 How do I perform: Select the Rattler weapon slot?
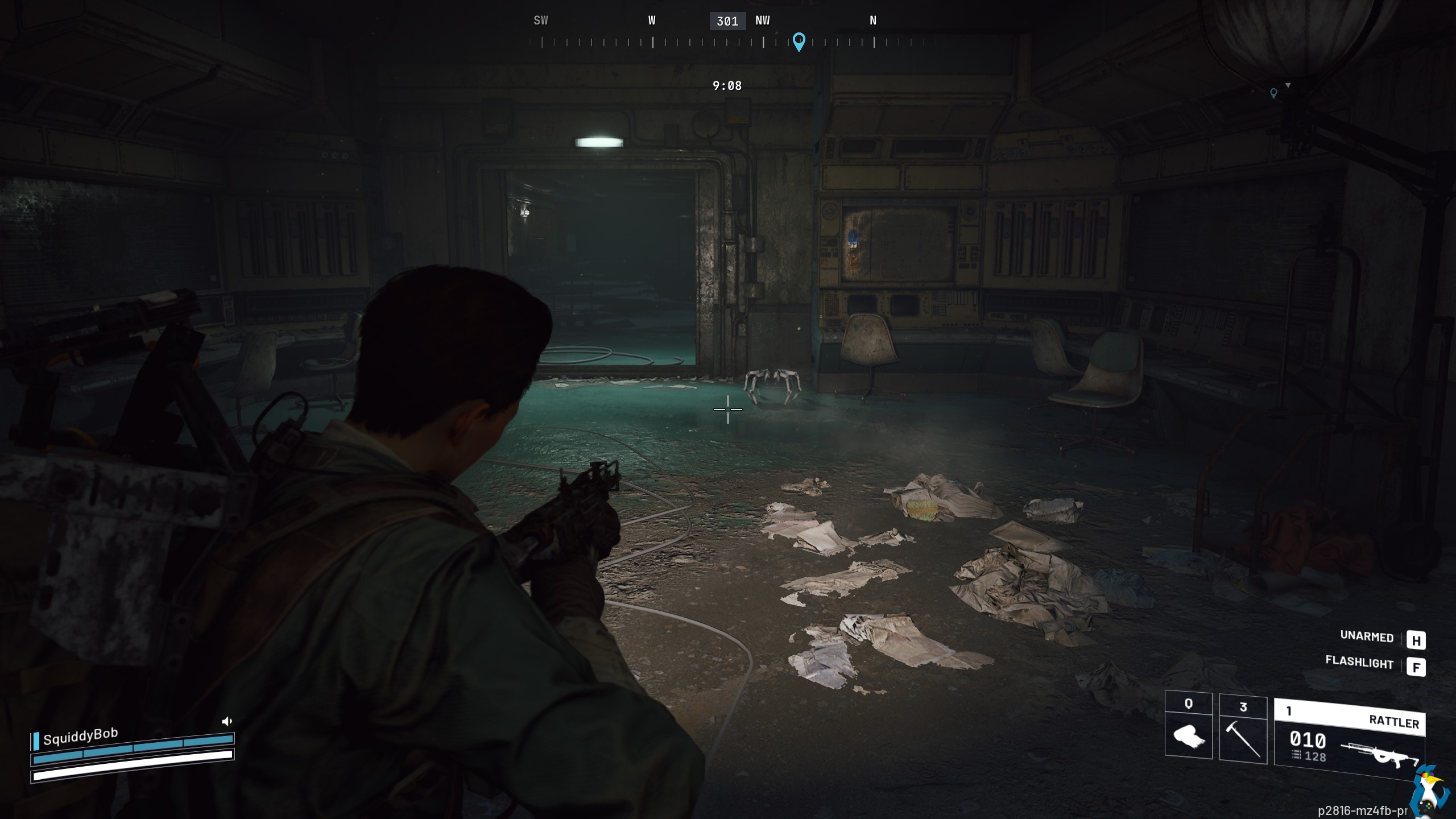pyautogui.click(x=1349, y=738)
